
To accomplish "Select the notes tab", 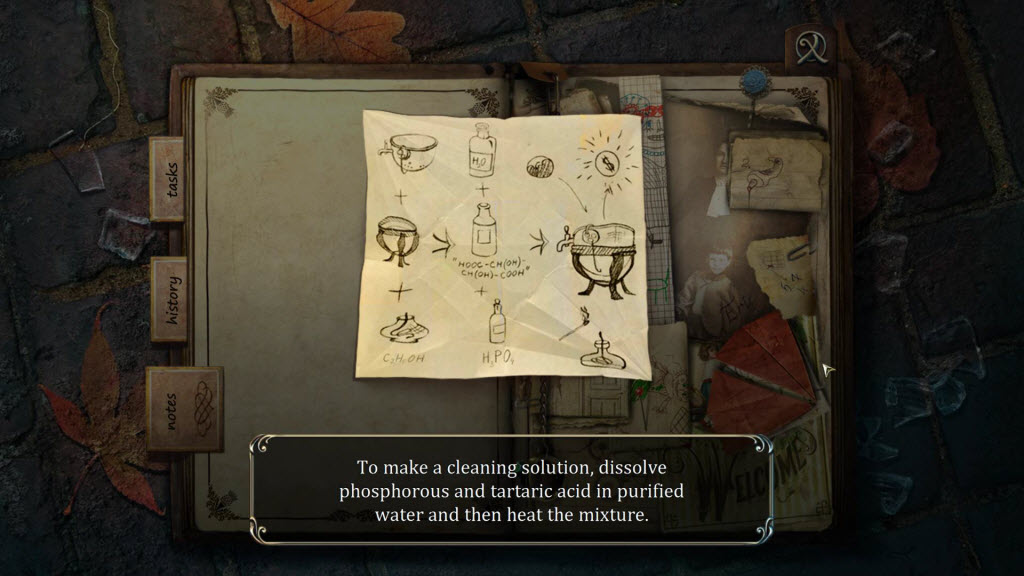I will pyautogui.click(x=184, y=408).
